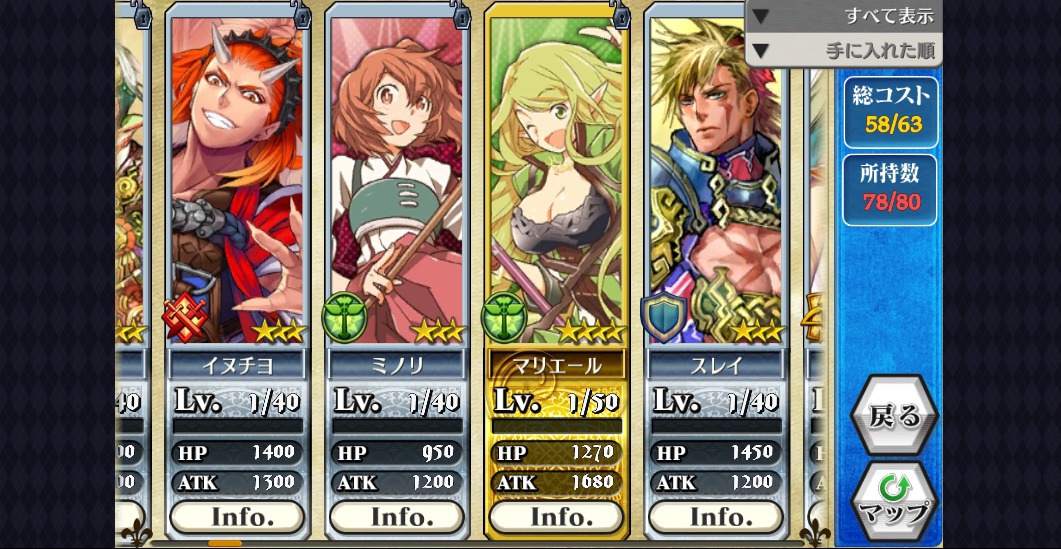
Task: Select the イヌチヨ character card
Action: click(237, 180)
